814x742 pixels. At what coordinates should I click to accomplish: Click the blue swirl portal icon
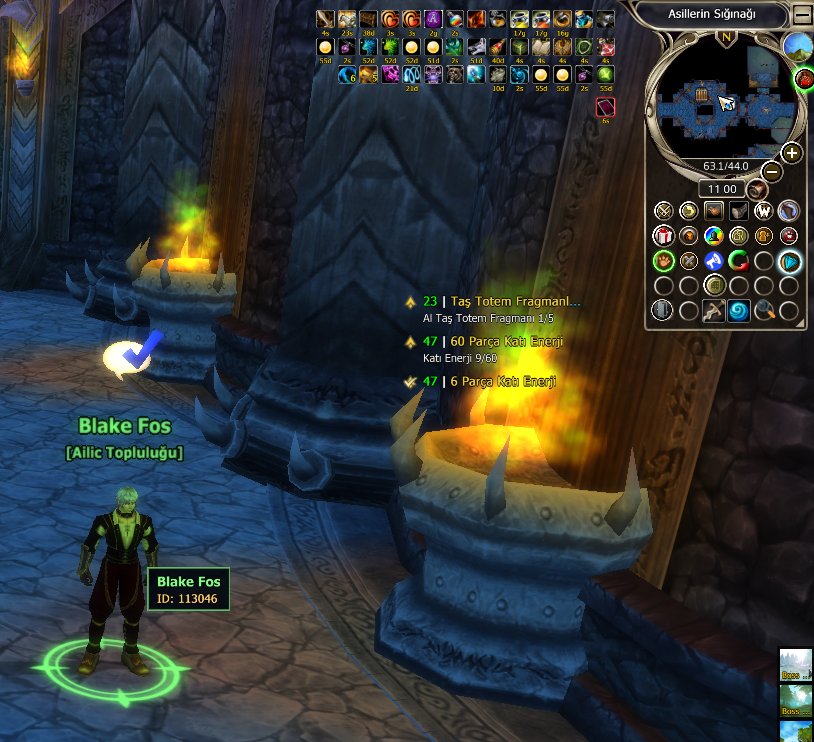click(739, 311)
